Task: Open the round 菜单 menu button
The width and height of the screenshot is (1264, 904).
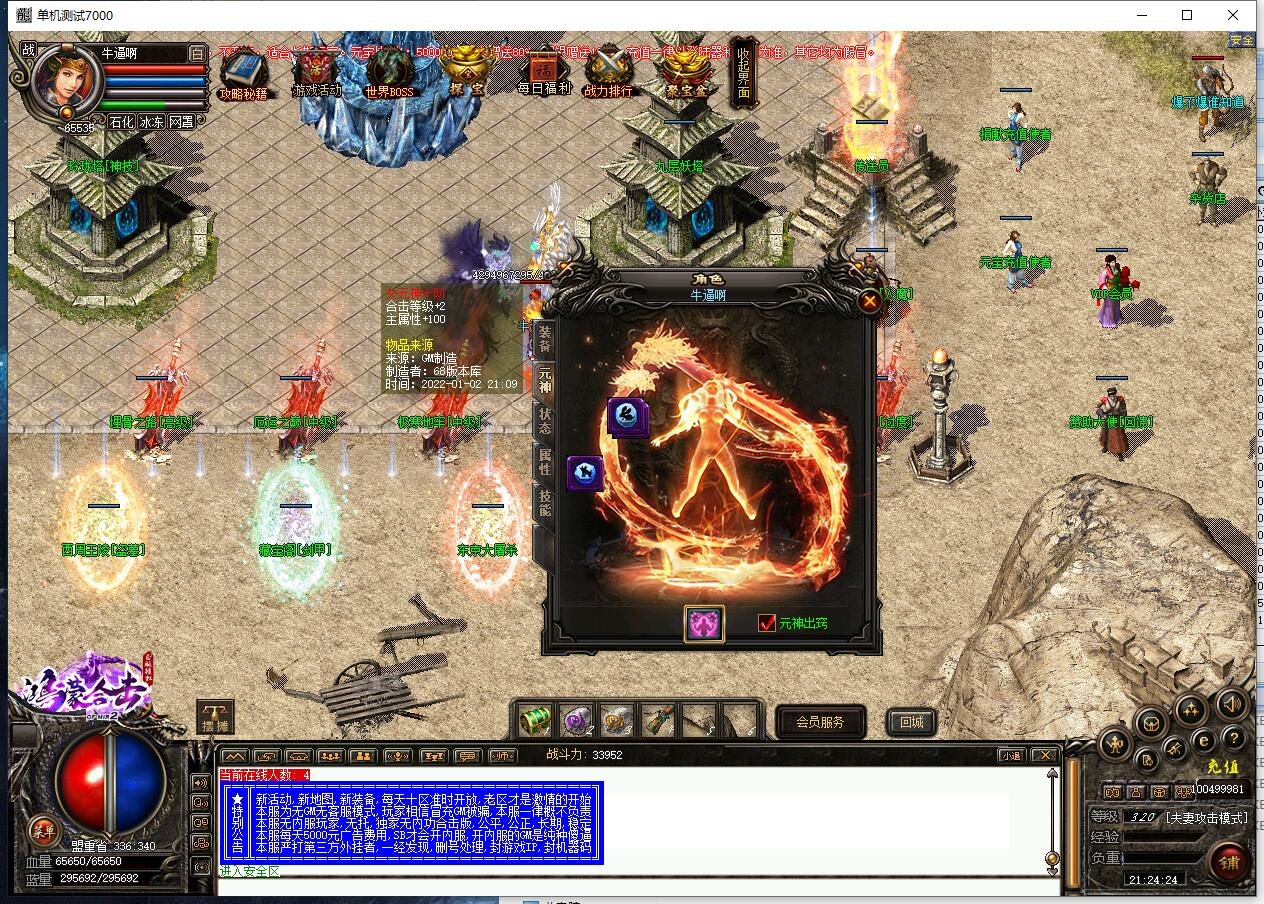Action: (x=42, y=829)
